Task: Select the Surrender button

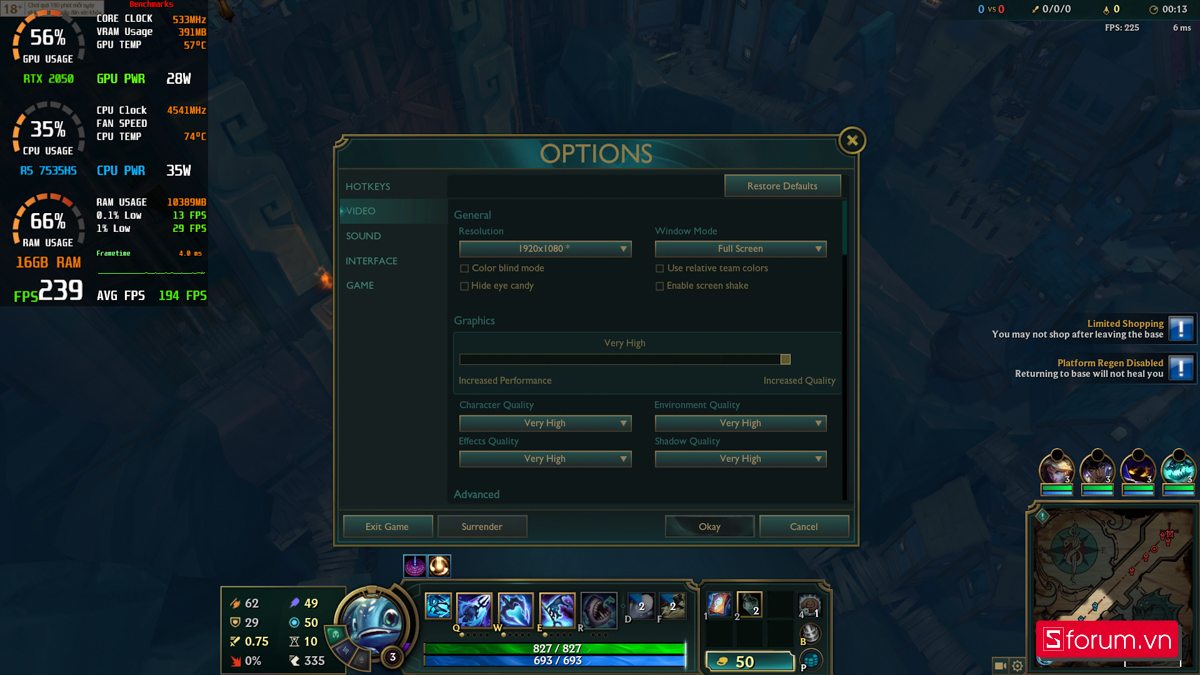Action: pyautogui.click(x=482, y=527)
